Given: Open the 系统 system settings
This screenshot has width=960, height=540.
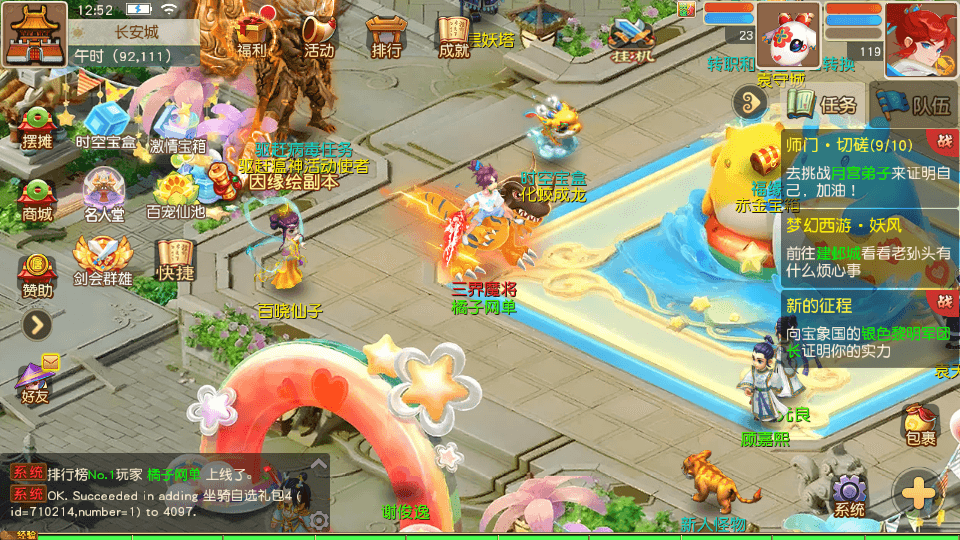Looking at the screenshot, I should click(849, 496).
